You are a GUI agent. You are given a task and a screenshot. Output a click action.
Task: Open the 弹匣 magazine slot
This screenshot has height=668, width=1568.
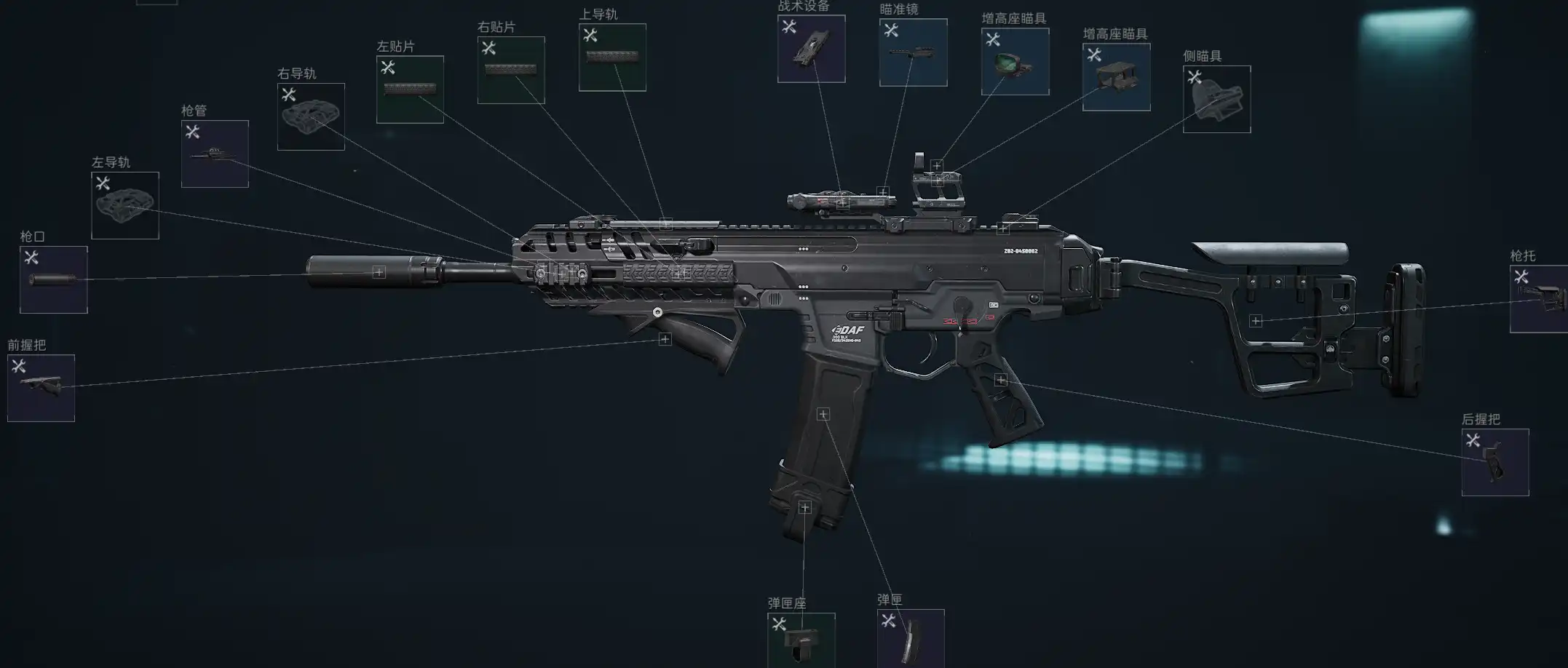click(x=911, y=637)
